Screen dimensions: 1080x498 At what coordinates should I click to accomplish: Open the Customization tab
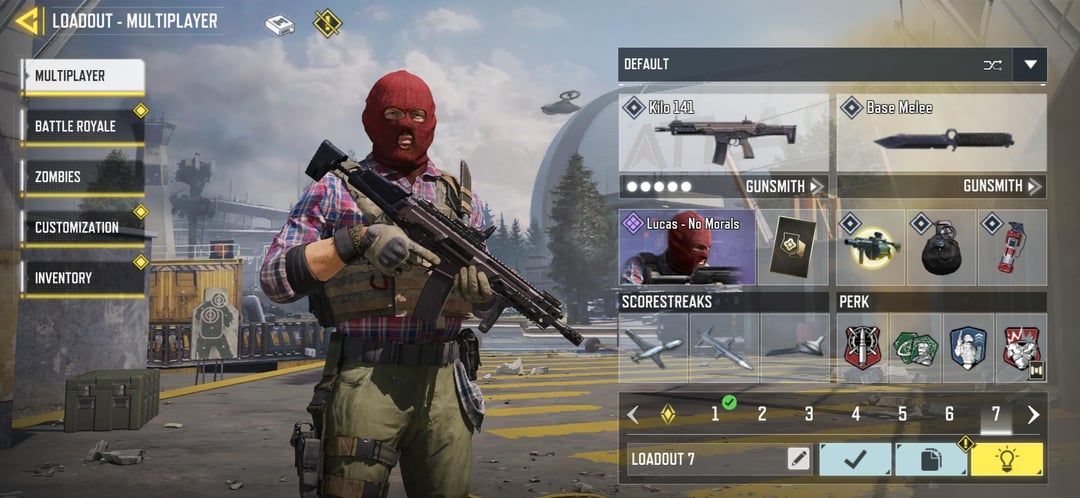point(84,228)
